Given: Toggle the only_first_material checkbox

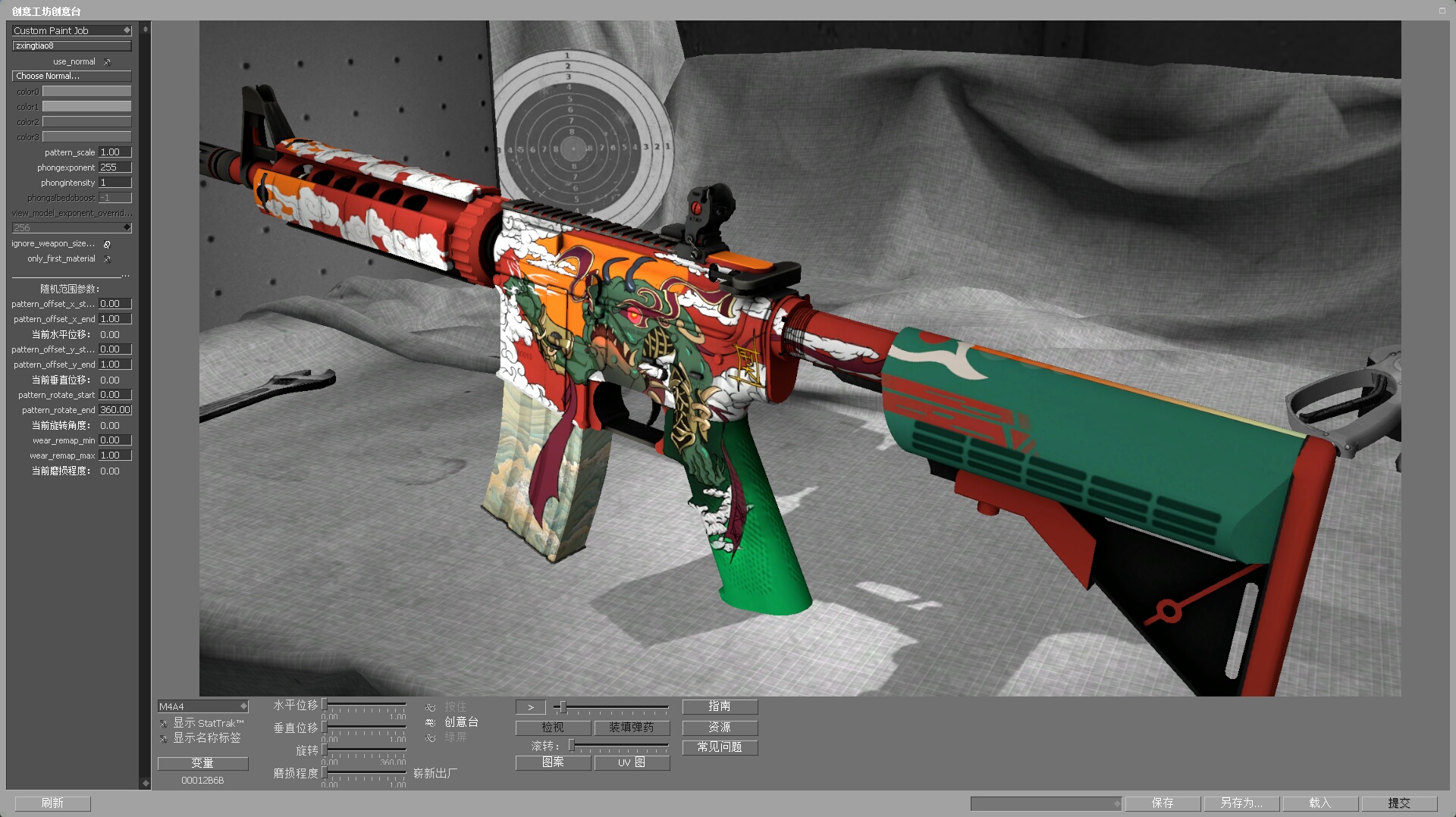Looking at the screenshot, I should [107, 259].
